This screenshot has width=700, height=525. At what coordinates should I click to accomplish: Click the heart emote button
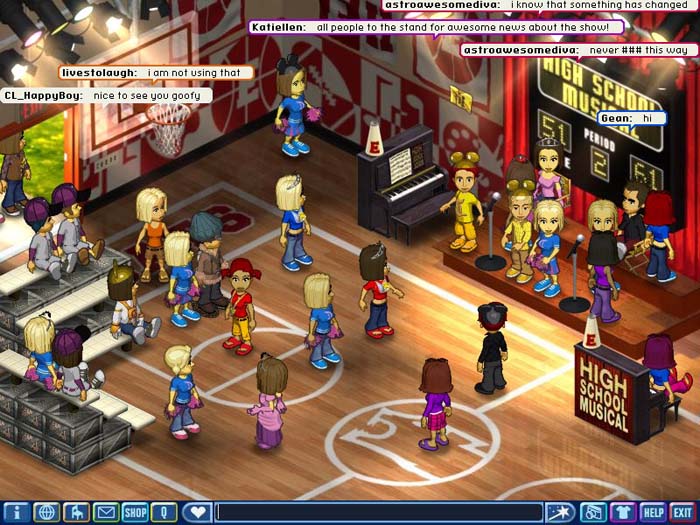[x=197, y=513]
